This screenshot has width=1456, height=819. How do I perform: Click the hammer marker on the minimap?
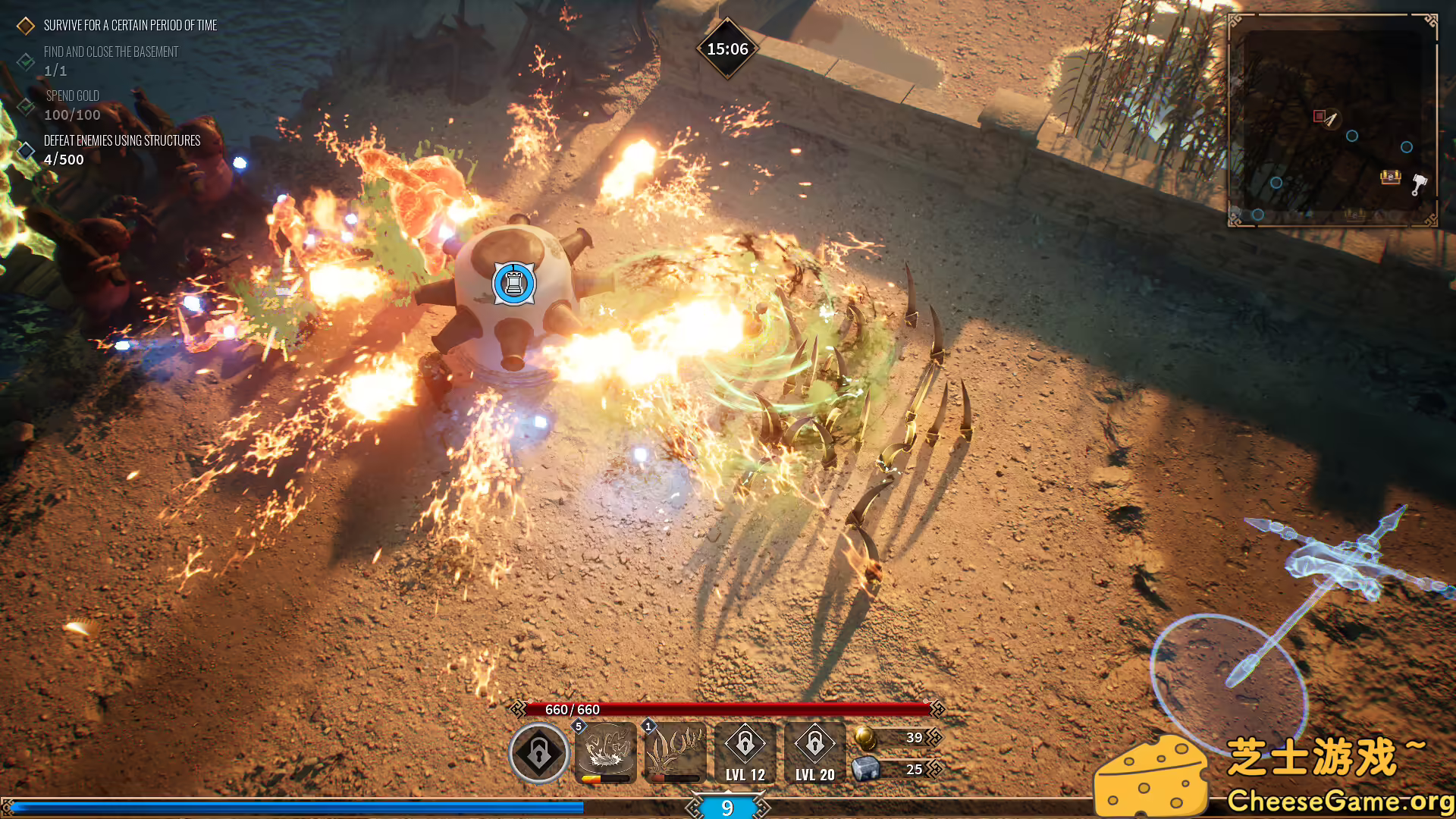(x=1419, y=184)
